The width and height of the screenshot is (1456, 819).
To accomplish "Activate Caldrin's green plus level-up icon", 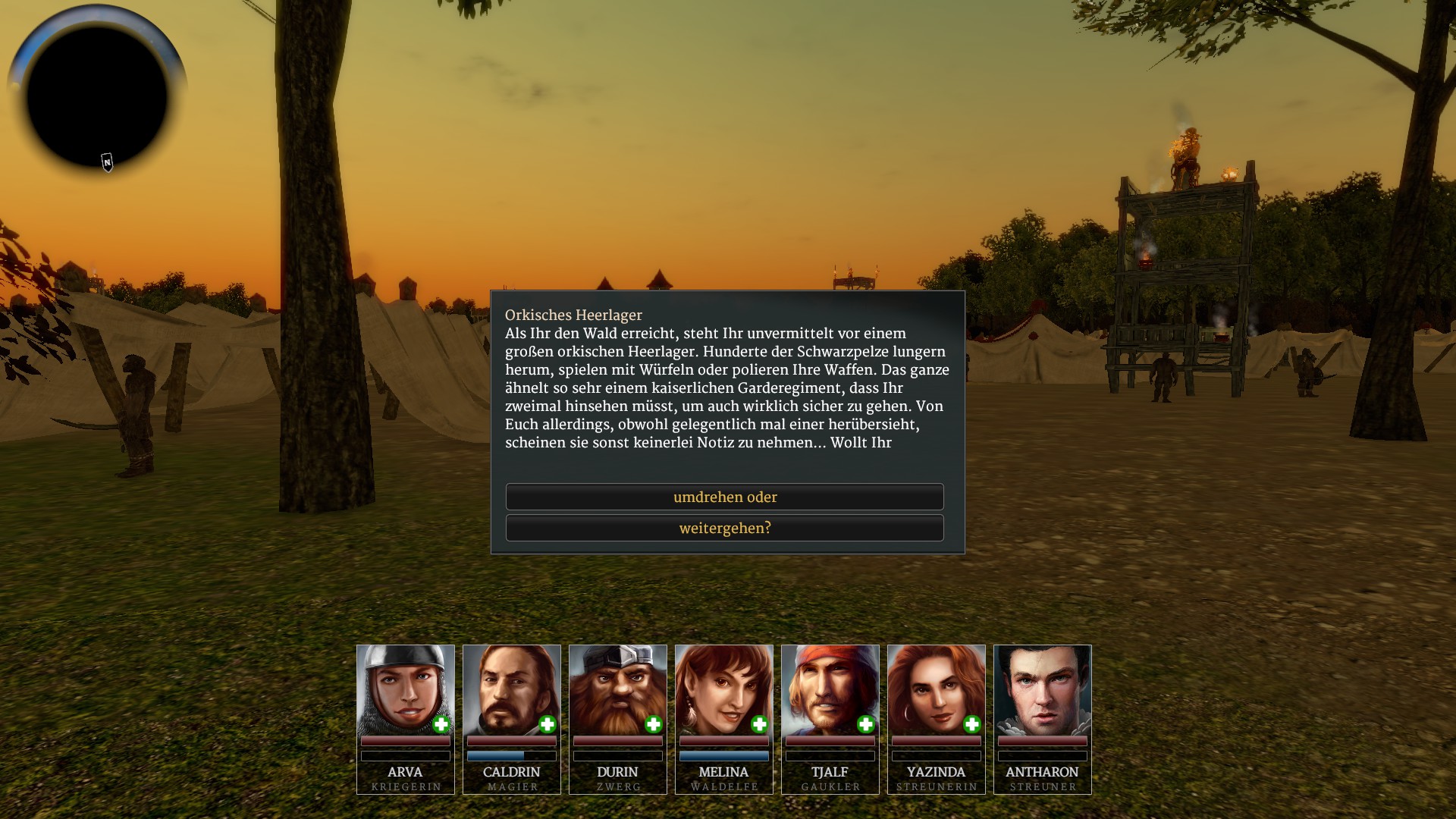I will pyautogui.click(x=548, y=724).
